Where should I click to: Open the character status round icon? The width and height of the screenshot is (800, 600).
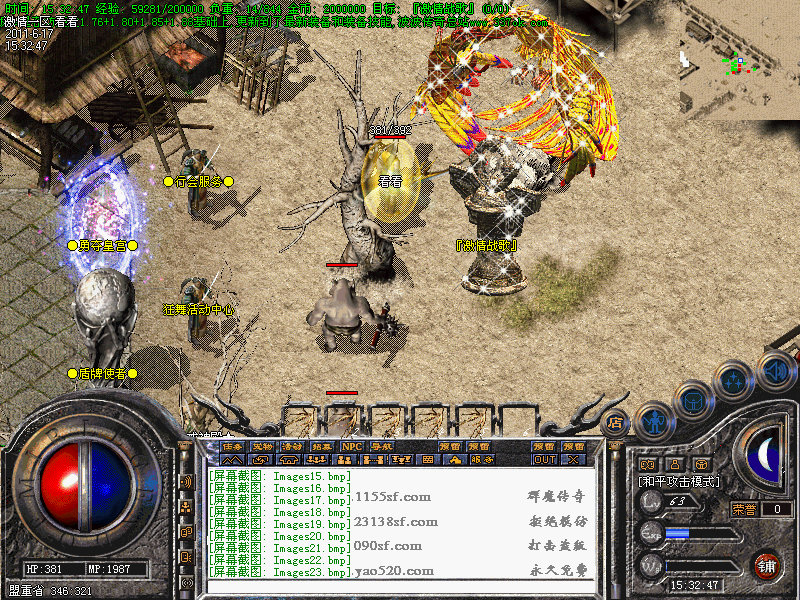pyautogui.click(x=654, y=421)
